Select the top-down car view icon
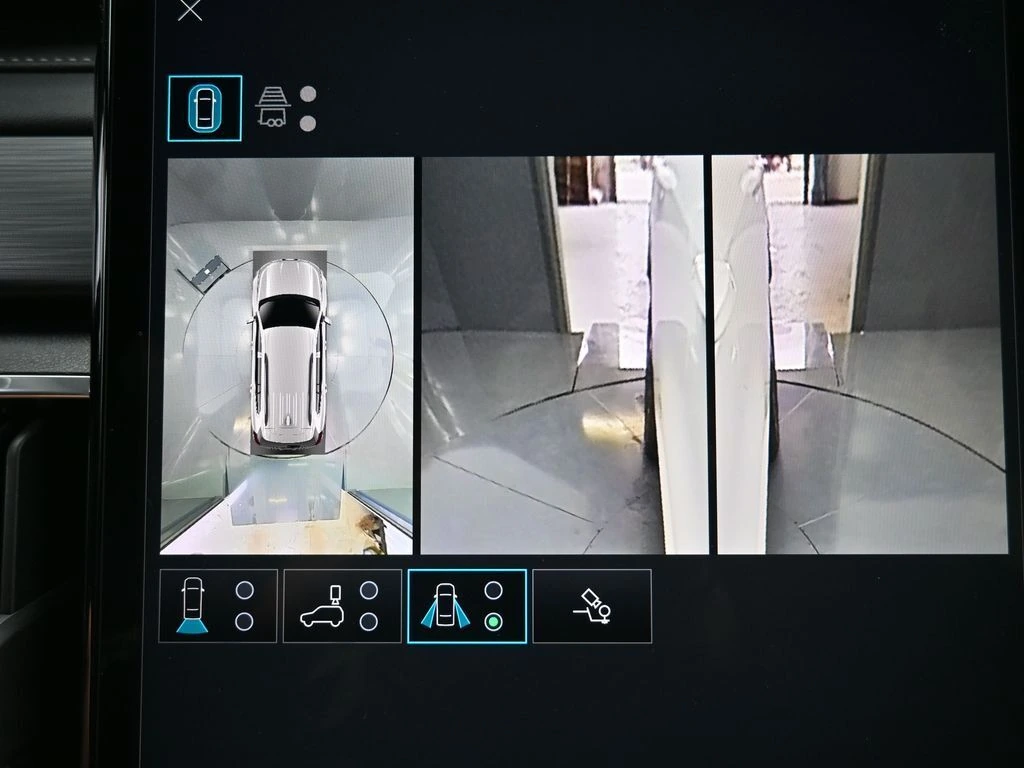The width and height of the screenshot is (1024, 768). 204,108
